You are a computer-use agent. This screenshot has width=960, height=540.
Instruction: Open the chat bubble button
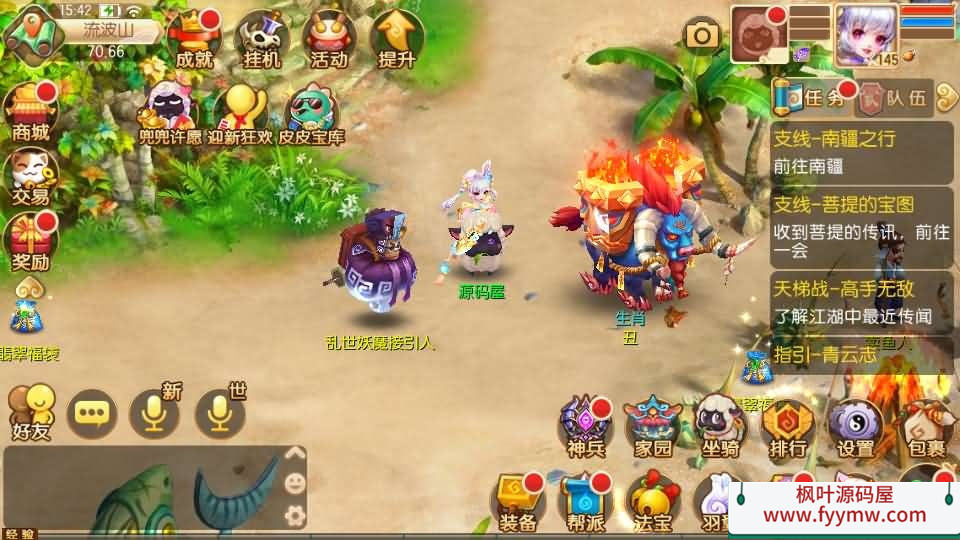point(92,413)
